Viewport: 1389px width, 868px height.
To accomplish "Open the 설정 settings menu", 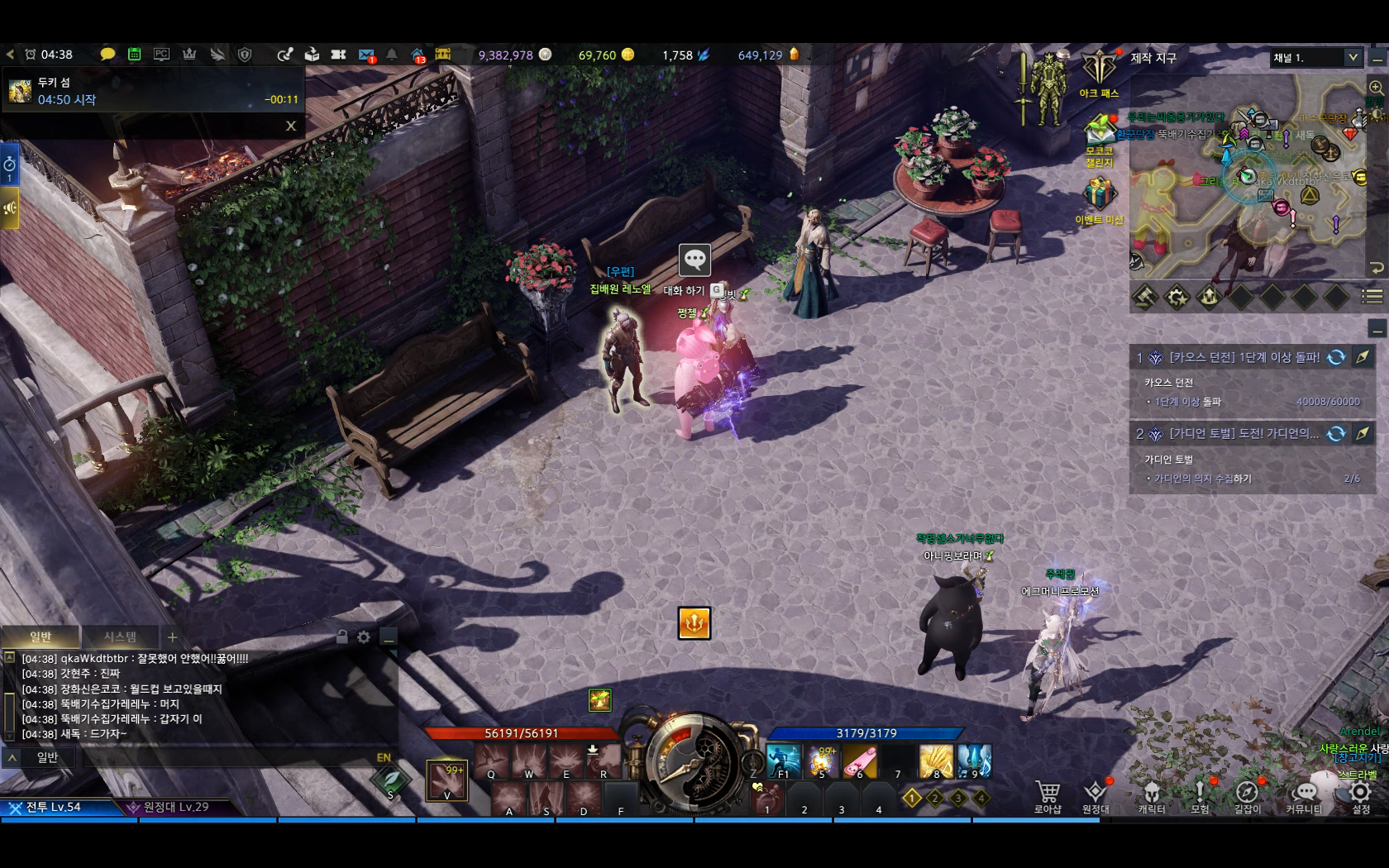I will click(1360, 795).
